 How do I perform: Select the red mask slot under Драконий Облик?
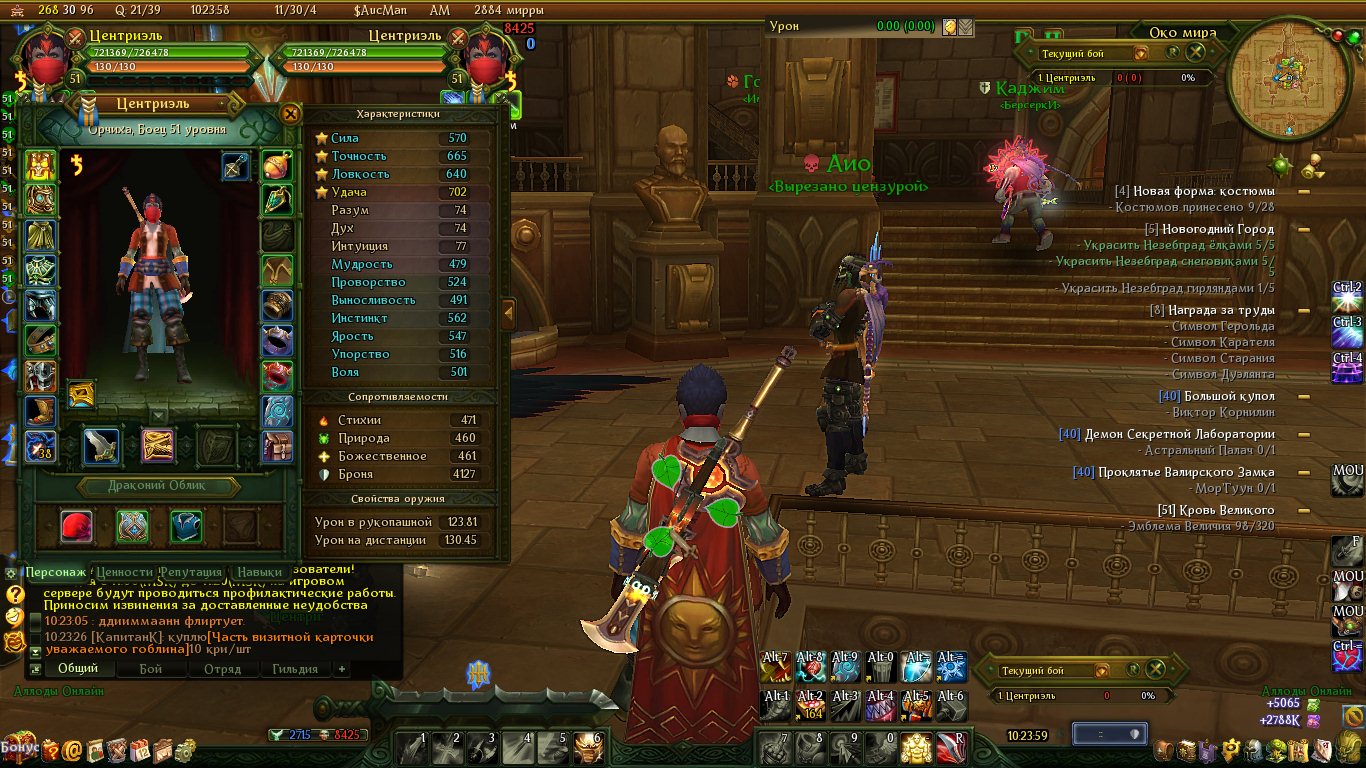coord(77,526)
